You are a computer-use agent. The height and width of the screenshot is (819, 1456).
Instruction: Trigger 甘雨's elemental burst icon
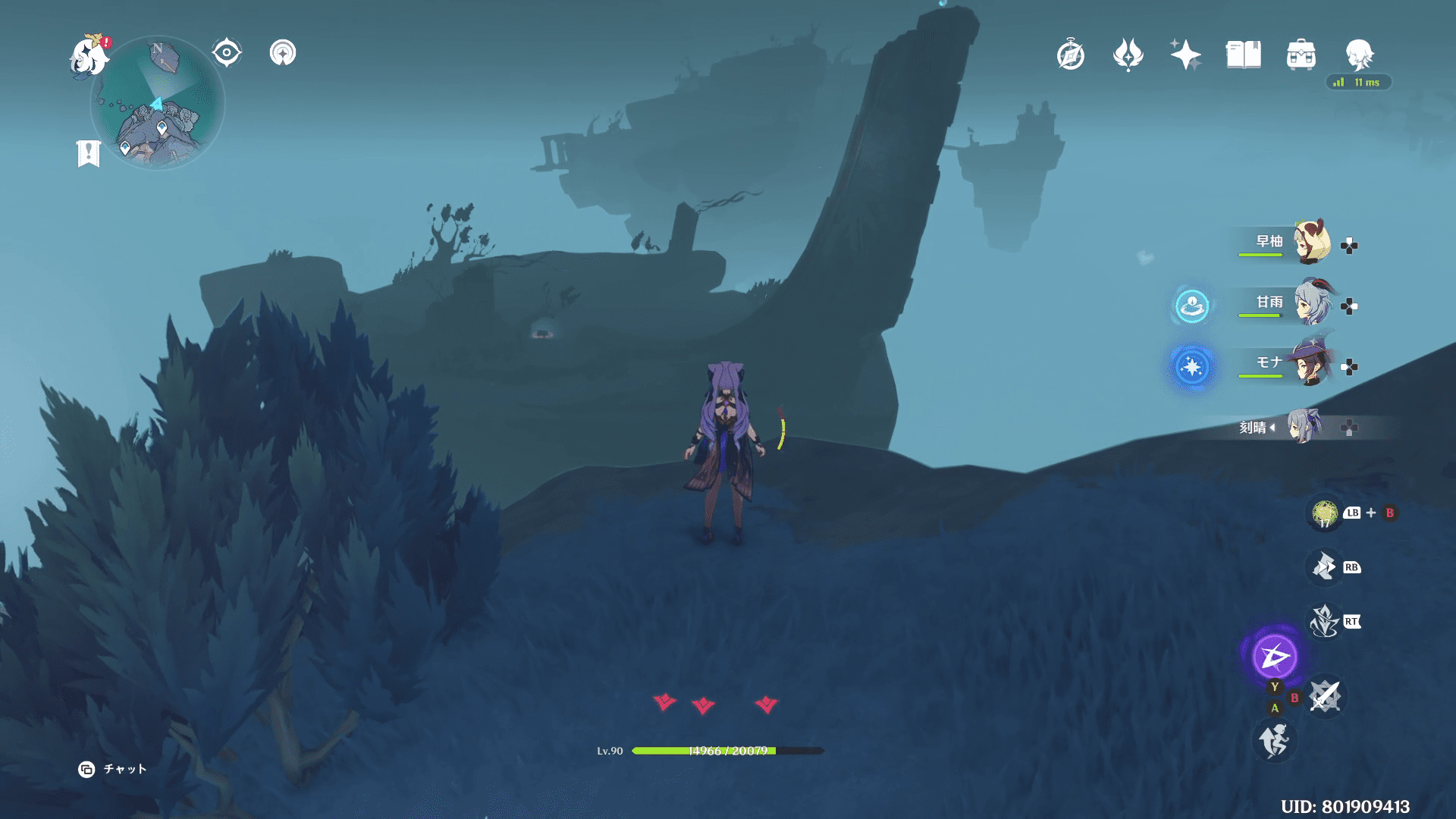coord(1191,306)
